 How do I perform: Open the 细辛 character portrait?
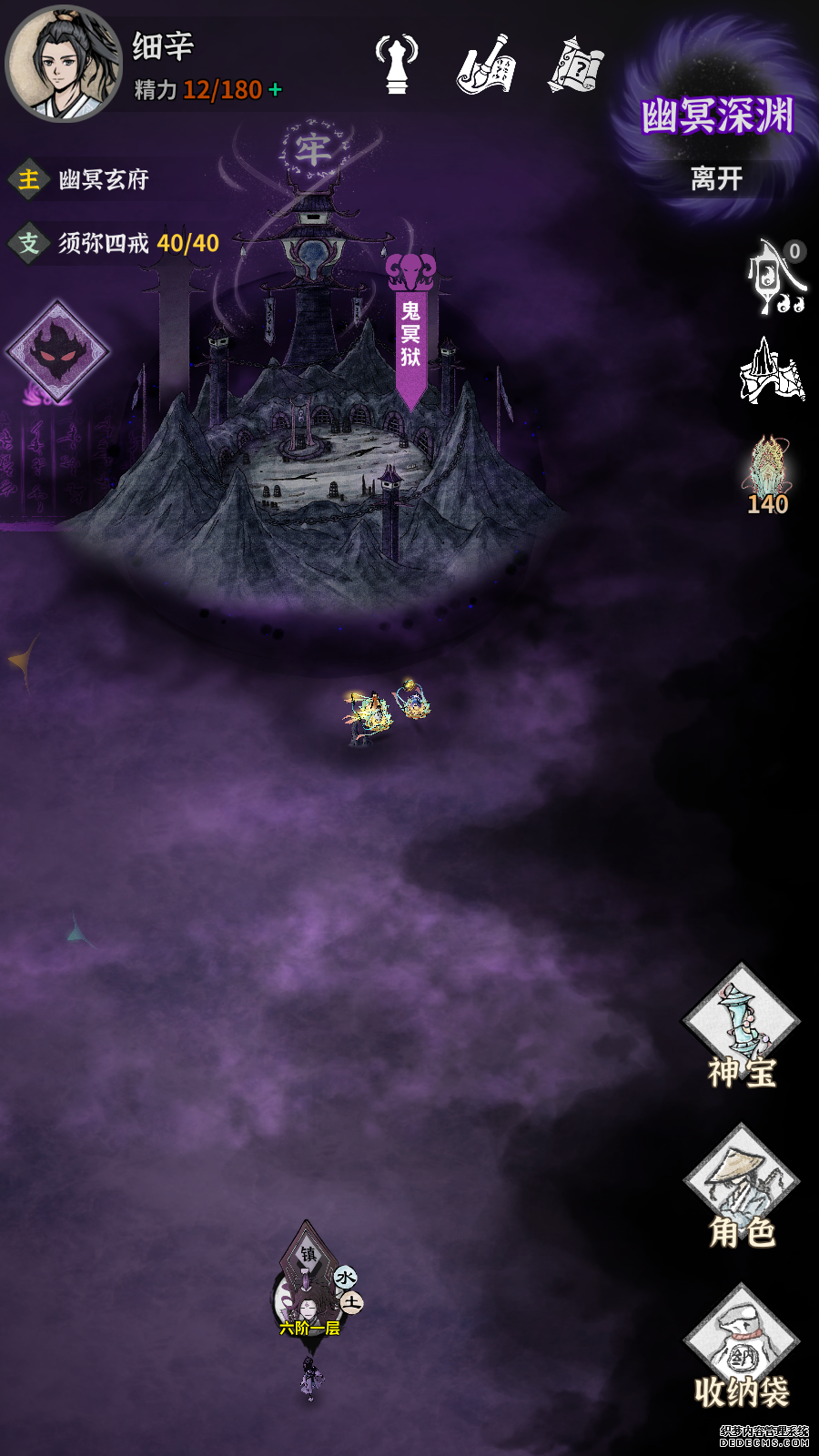click(x=62, y=64)
